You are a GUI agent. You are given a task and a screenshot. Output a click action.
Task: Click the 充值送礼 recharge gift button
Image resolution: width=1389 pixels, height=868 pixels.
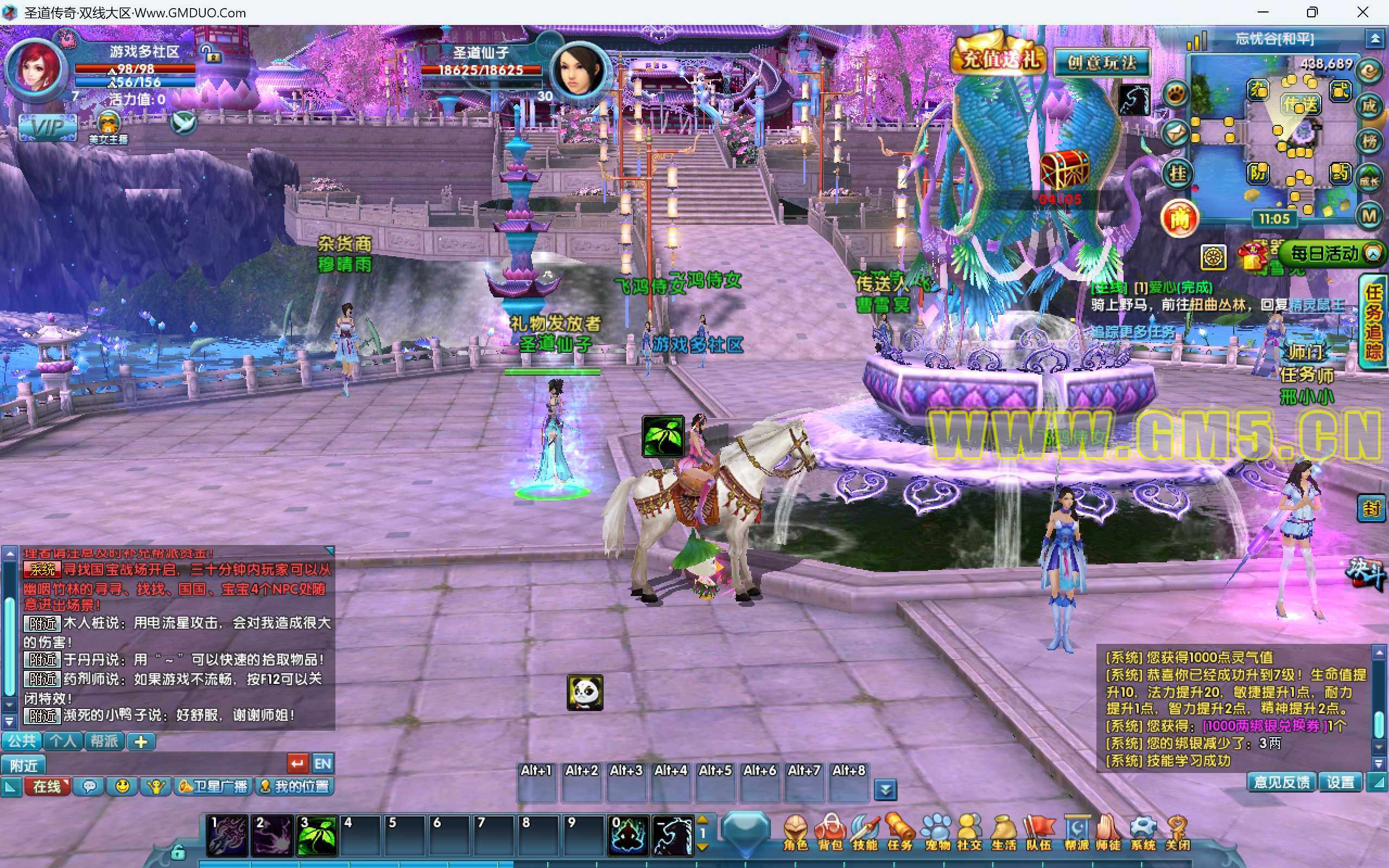coord(999,59)
